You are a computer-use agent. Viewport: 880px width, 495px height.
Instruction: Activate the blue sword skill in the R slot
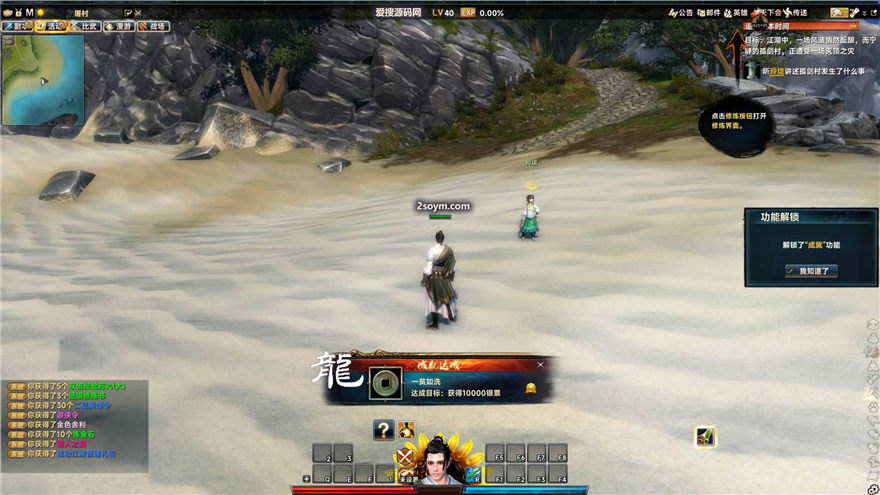(474, 473)
